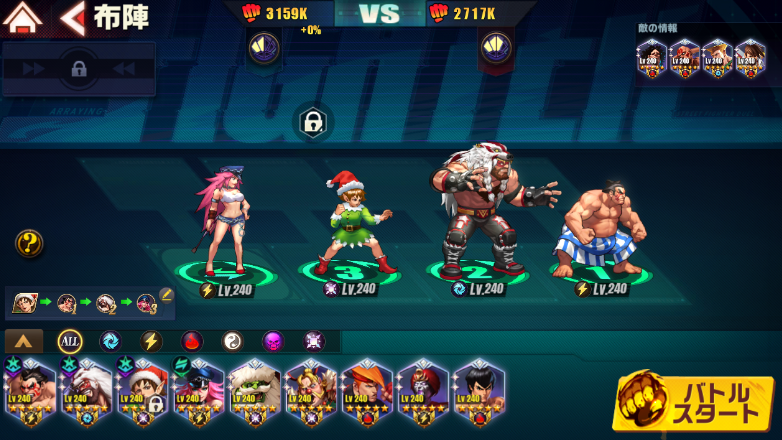The width and height of the screenshot is (782, 440).
Task: Edit the attack order sequence
Action: point(166,294)
